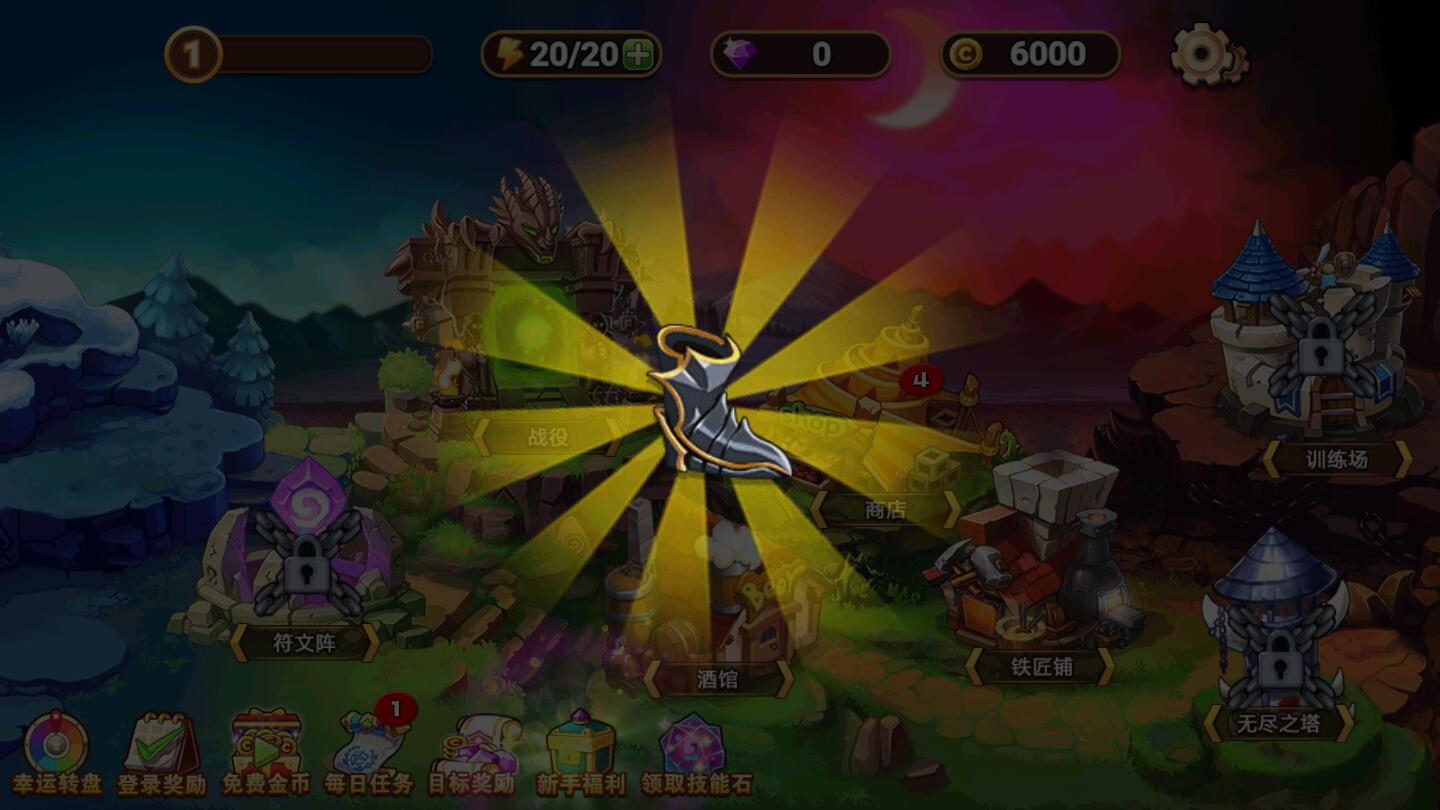Screen dimensions: 1440x810
Task: Open the 登录奖励 login rewards calendar
Action: coord(160,745)
